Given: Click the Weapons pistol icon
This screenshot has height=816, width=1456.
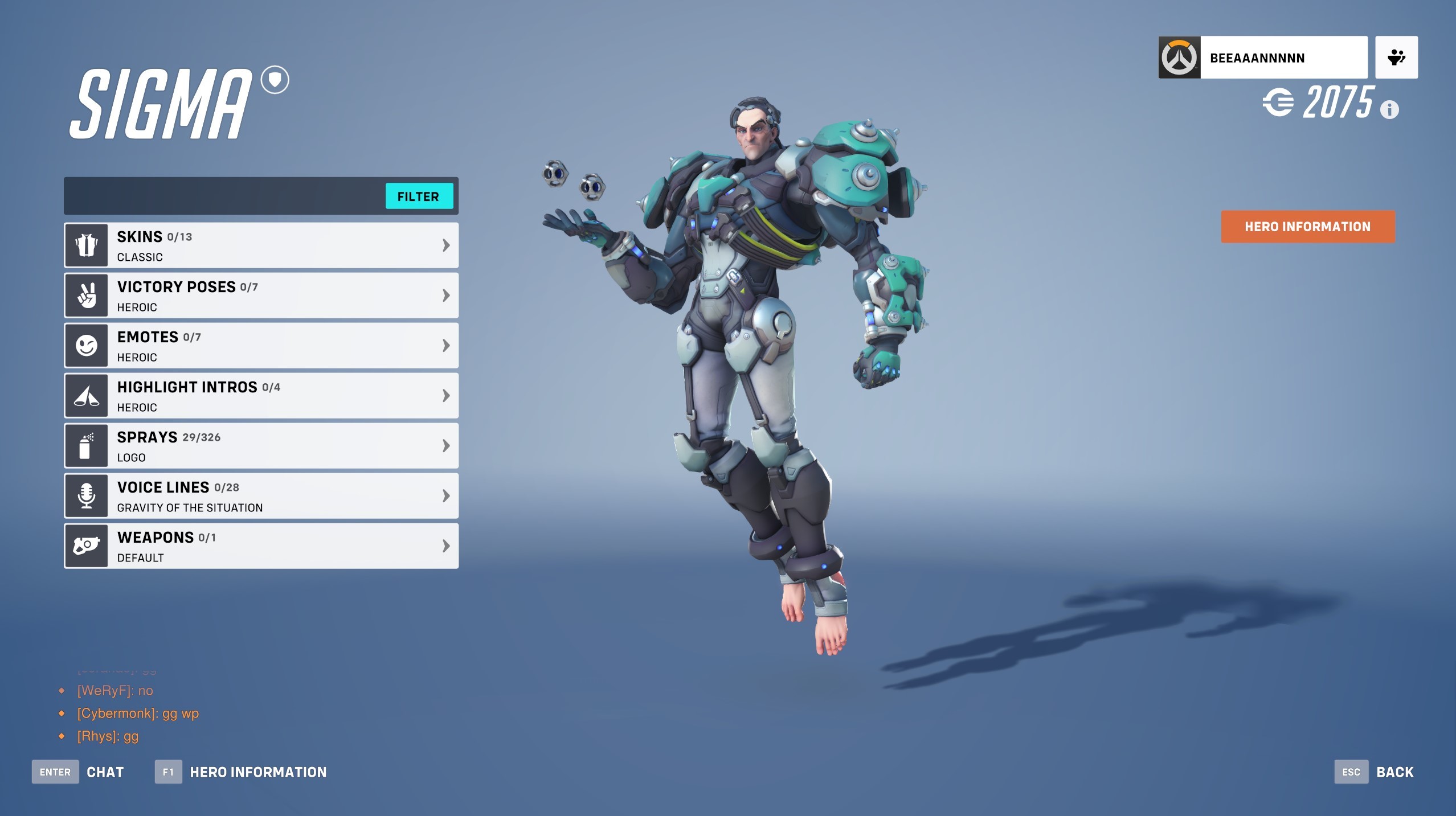Looking at the screenshot, I should [x=86, y=546].
